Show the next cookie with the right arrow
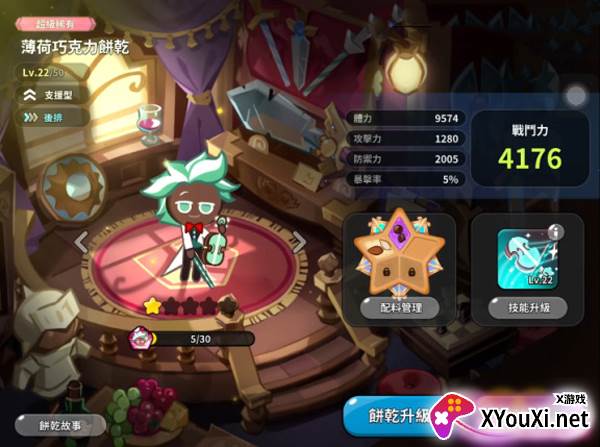 298,241
